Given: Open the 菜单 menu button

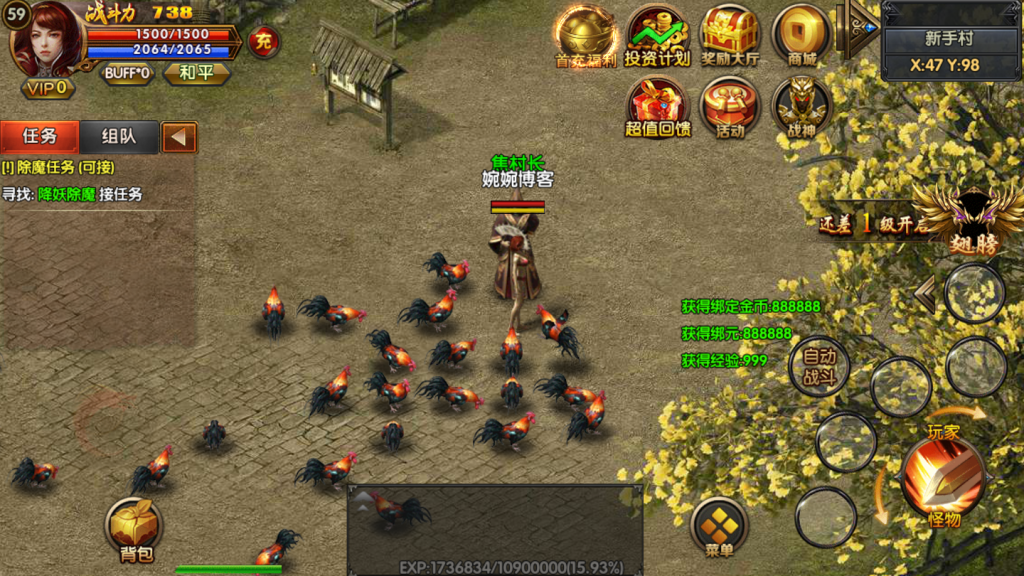Looking at the screenshot, I should 719,527.
